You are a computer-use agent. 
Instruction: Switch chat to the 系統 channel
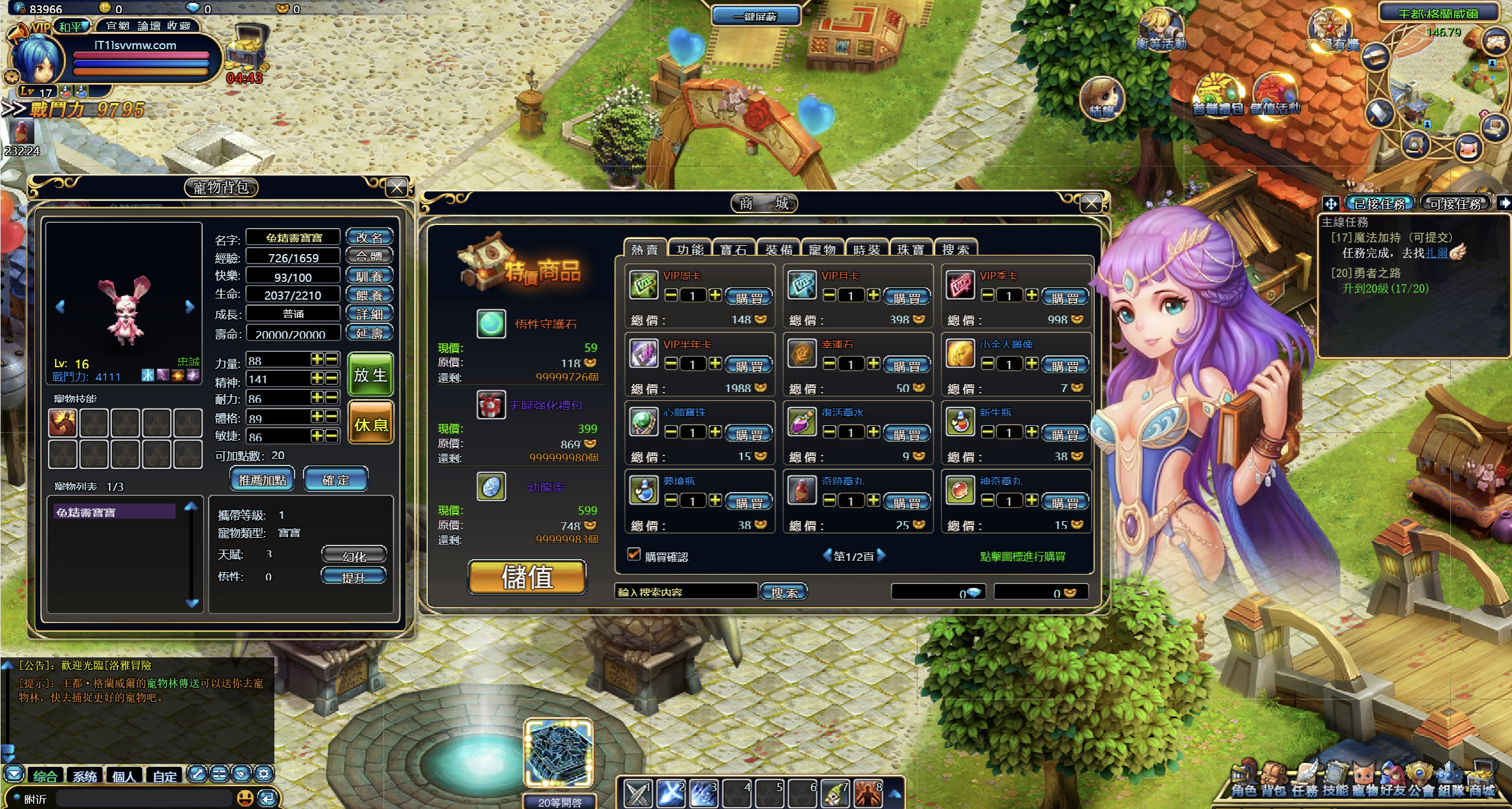pyautogui.click(x=85, y=776)
